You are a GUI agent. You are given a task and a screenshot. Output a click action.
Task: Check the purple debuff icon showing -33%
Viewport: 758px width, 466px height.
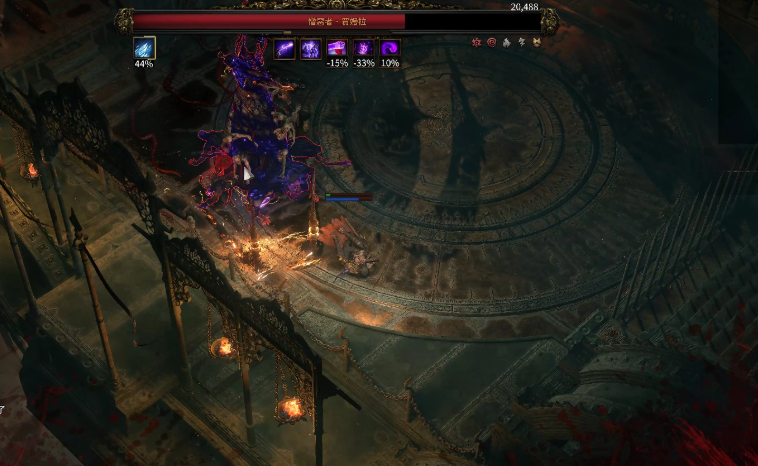(x=364, y=48)
